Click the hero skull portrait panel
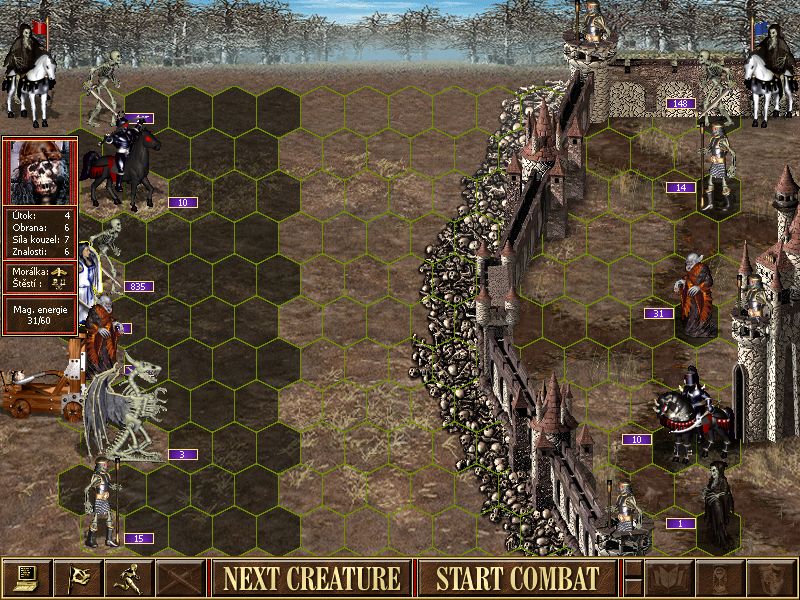 tap(40, 172)
